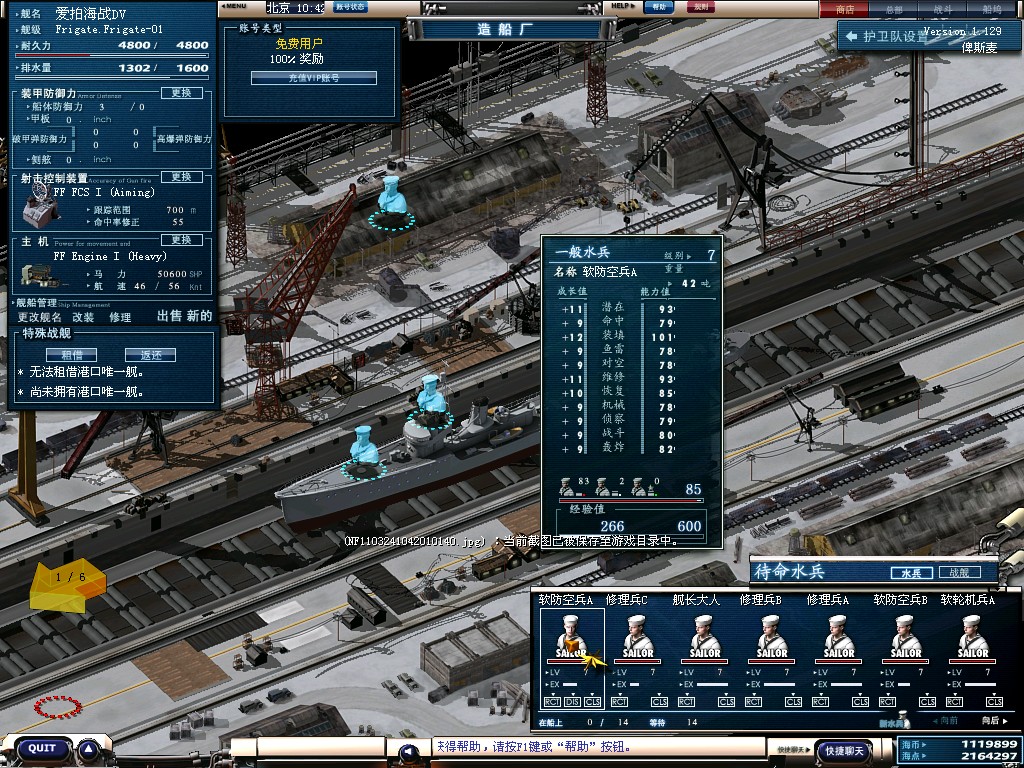
Task: Click the 返还 return button
Action: click(150, 355)
